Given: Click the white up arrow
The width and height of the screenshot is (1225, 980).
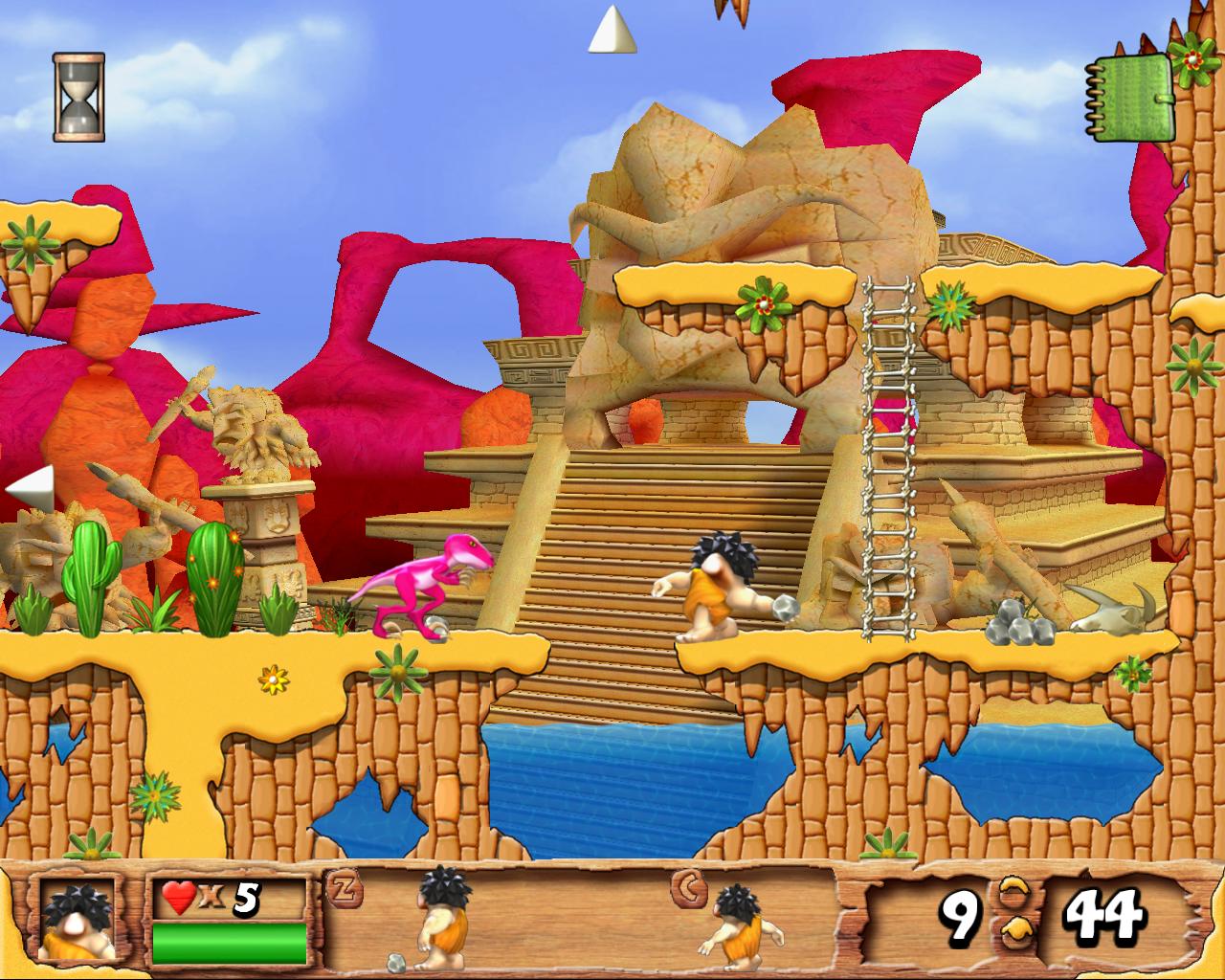Looking at the screenshot, I should point(612,31).
